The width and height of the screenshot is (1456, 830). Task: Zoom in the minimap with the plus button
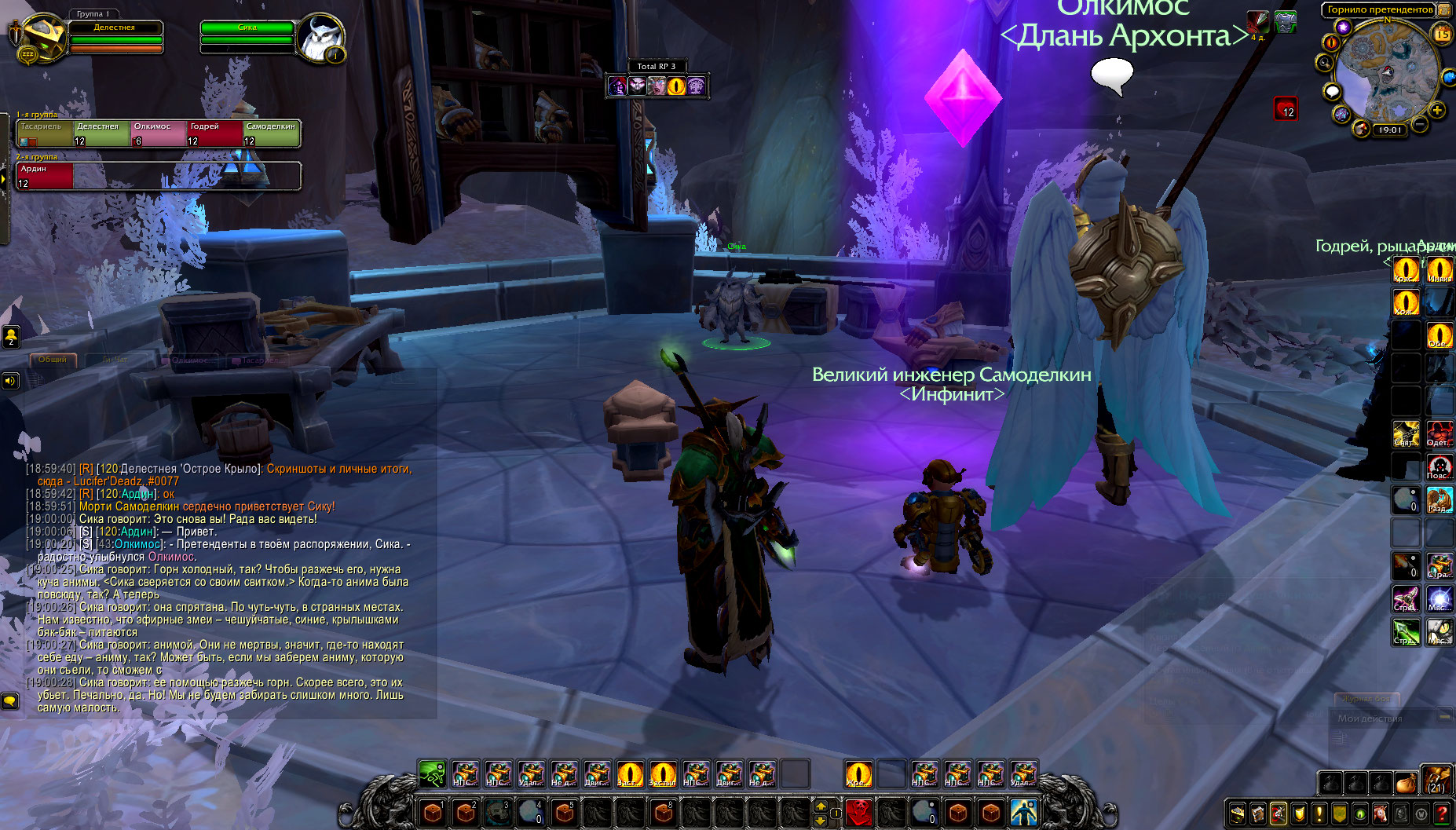click(1437, 110)
